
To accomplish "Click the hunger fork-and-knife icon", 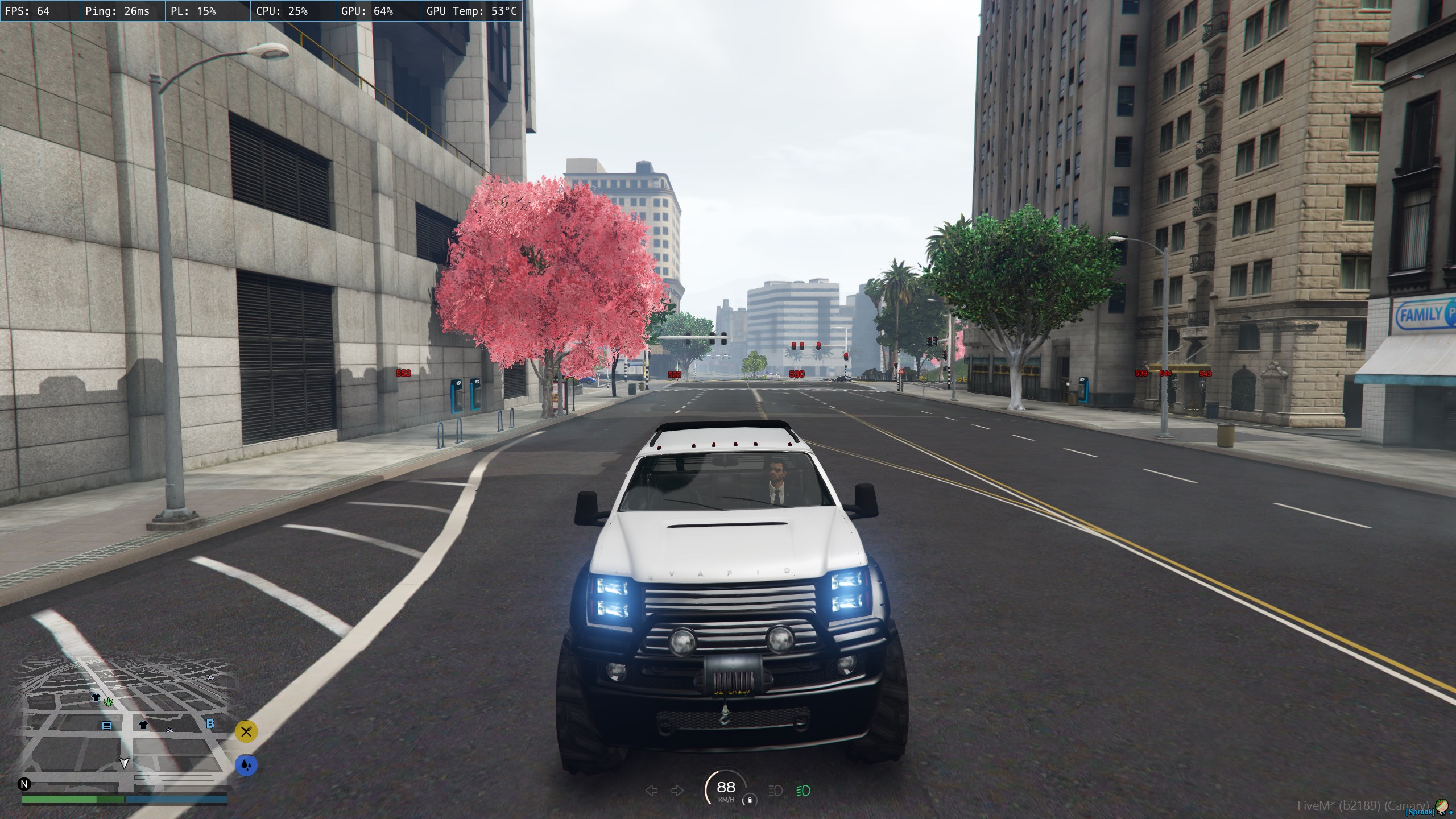I will pos(246,731).
